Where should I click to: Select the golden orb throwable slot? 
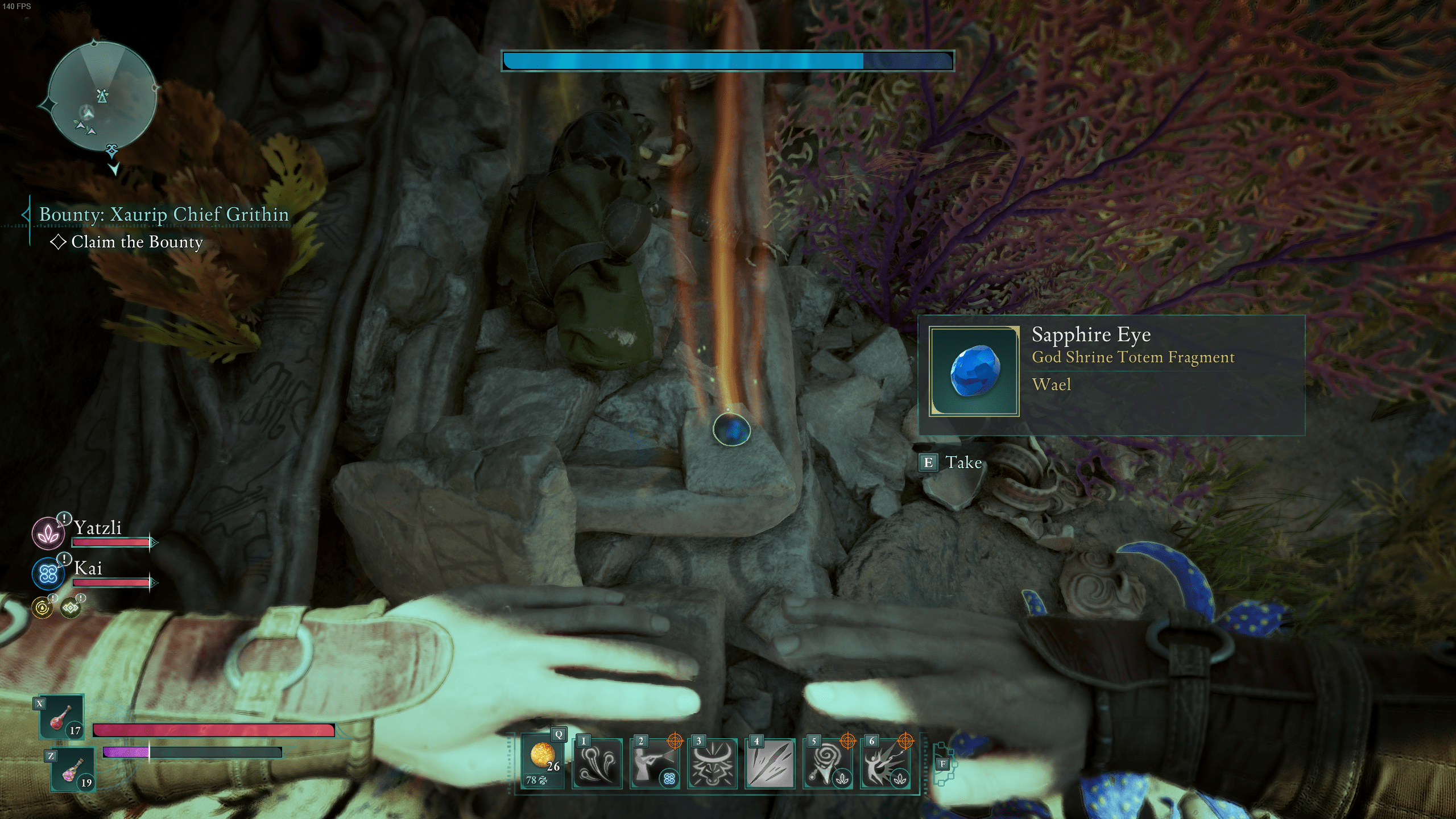[543, 761]
